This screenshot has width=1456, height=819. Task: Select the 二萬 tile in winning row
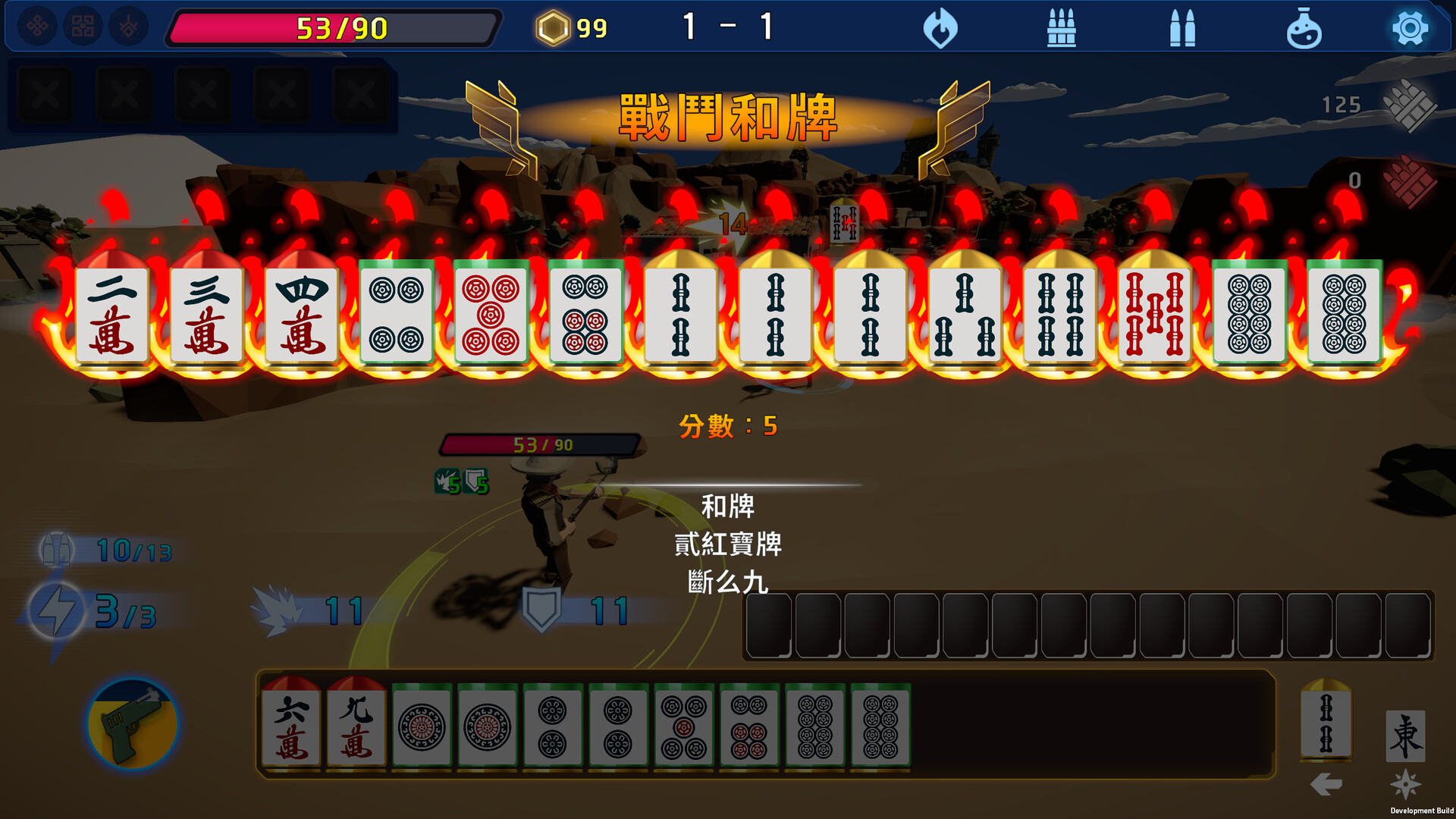click(112, 314)
